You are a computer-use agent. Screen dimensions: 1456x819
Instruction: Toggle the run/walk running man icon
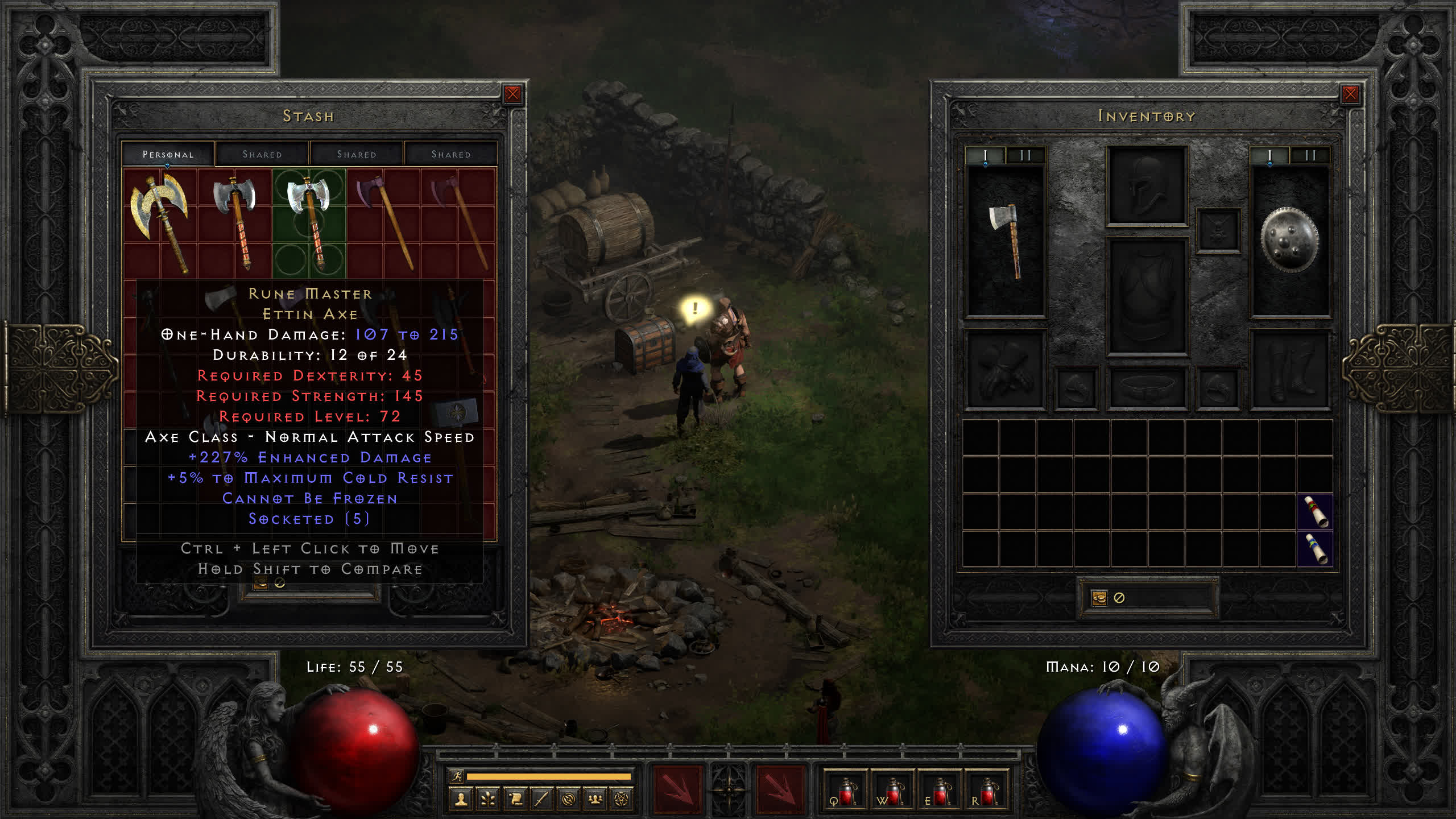(457, 776)
